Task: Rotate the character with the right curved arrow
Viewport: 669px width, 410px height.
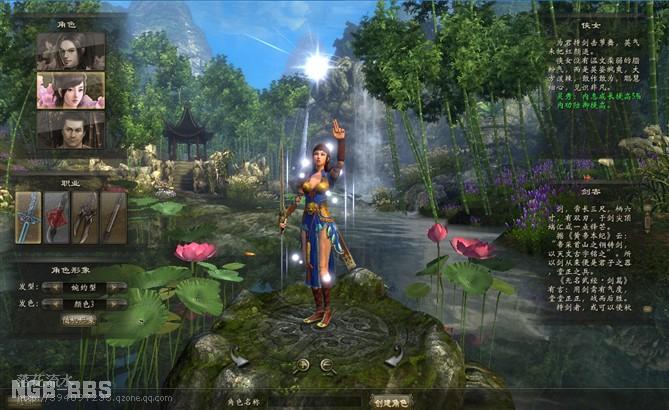Action: coord(395,356)
